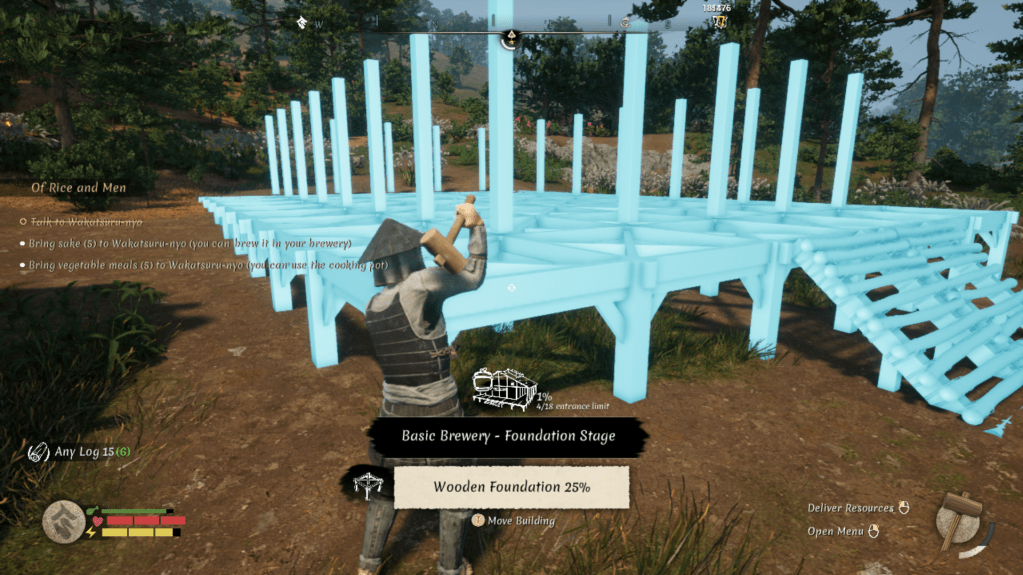Click the wooden frame icon beside Wooden Foundation

pyautogui.click(x=369, y=485)
